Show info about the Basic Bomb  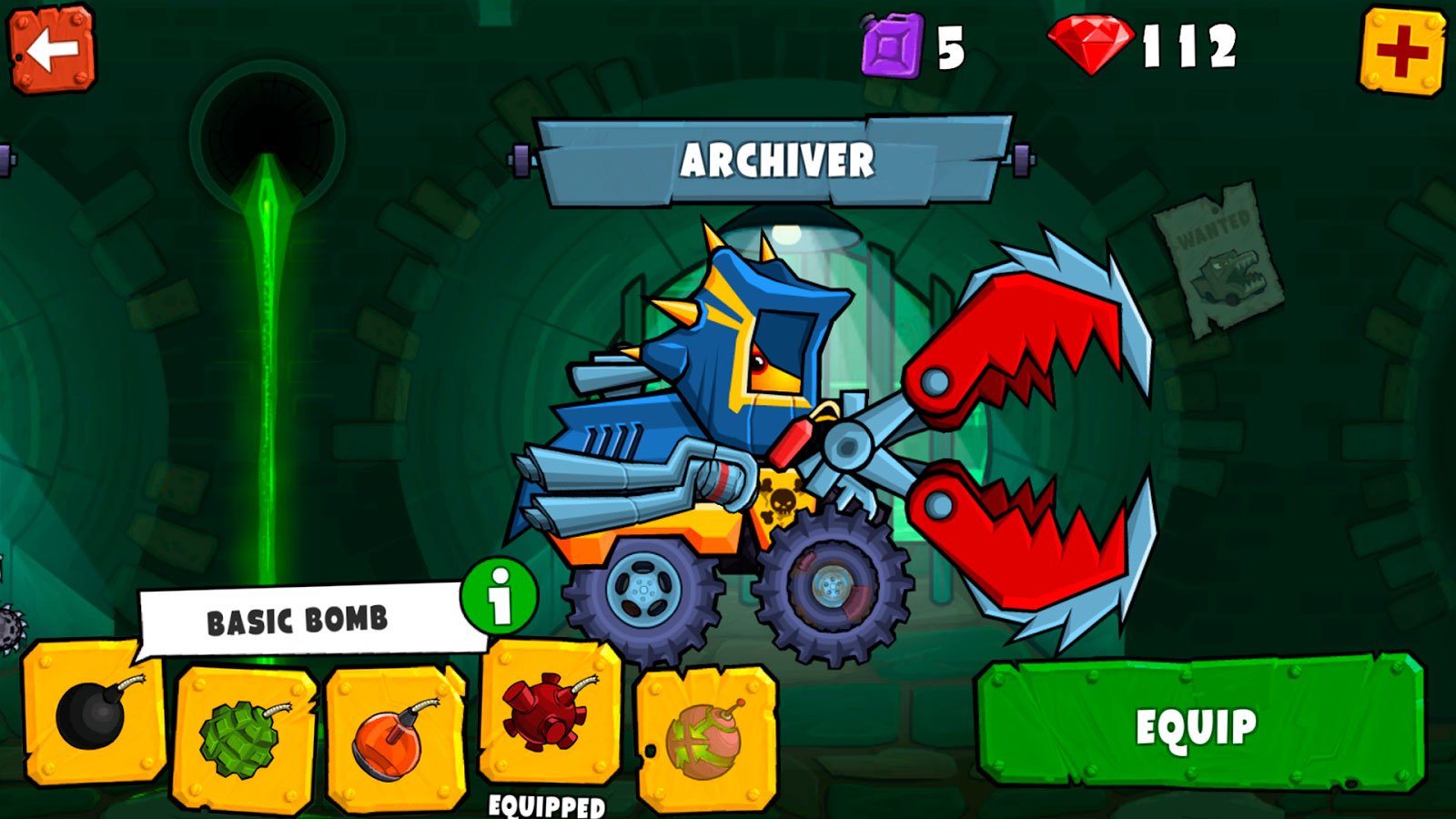point(499,597)
